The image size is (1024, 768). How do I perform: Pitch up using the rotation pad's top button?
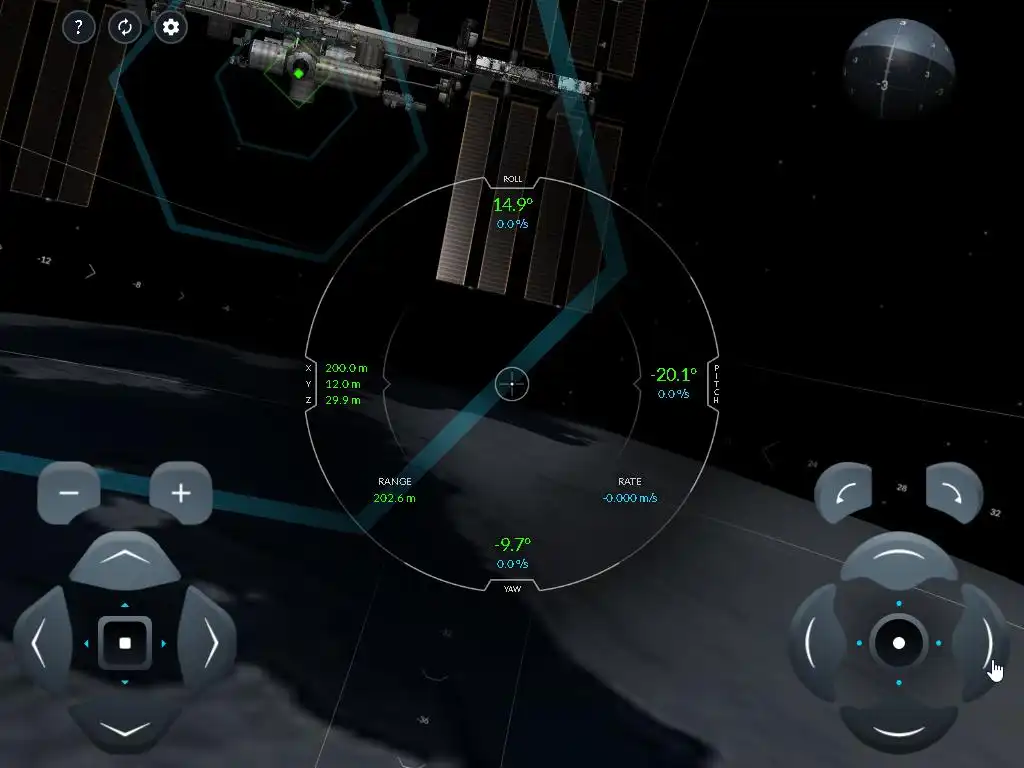point(898,558)
